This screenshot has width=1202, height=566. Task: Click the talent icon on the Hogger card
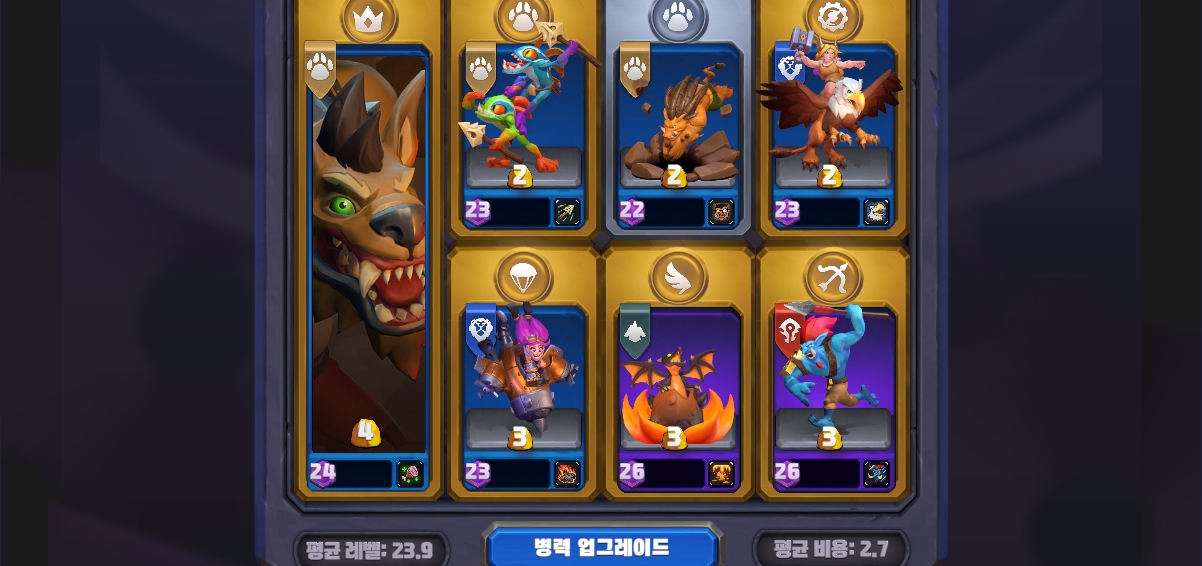coord(410,474)
